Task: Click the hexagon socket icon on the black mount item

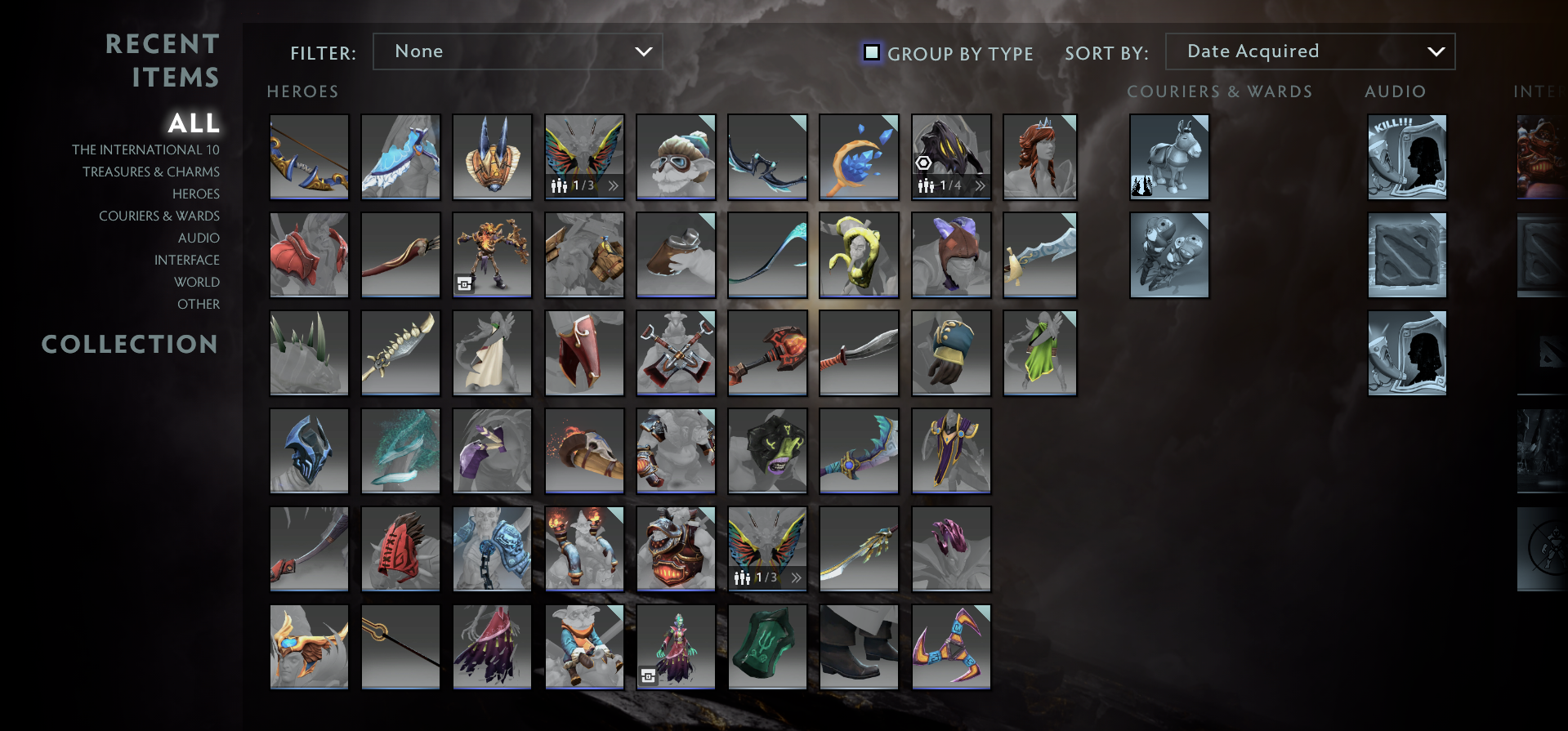Action: pyautogui.click(x=924, y=163)
